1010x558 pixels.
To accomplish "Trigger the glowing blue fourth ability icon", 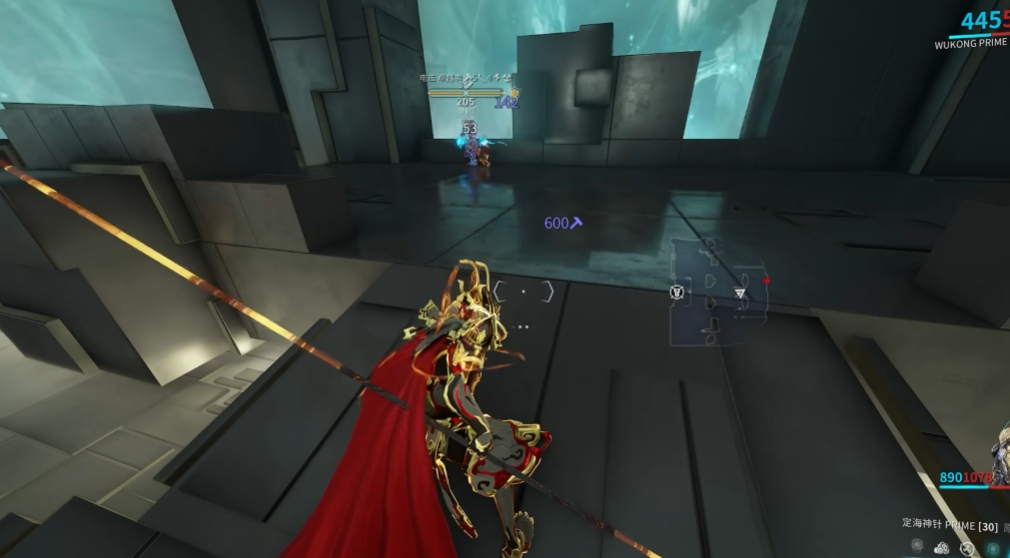I will (992, 548).
